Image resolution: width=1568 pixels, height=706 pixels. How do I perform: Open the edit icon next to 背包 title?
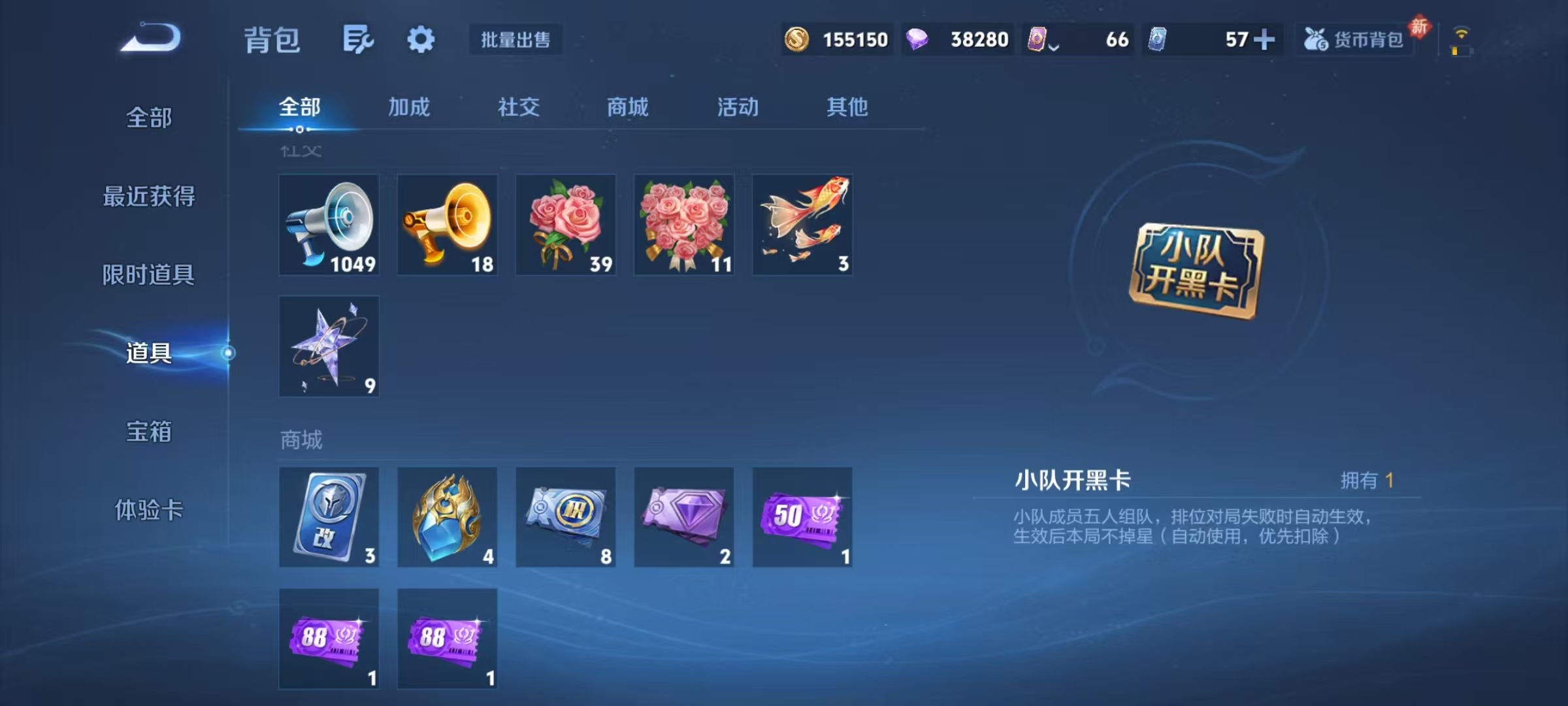358,39
